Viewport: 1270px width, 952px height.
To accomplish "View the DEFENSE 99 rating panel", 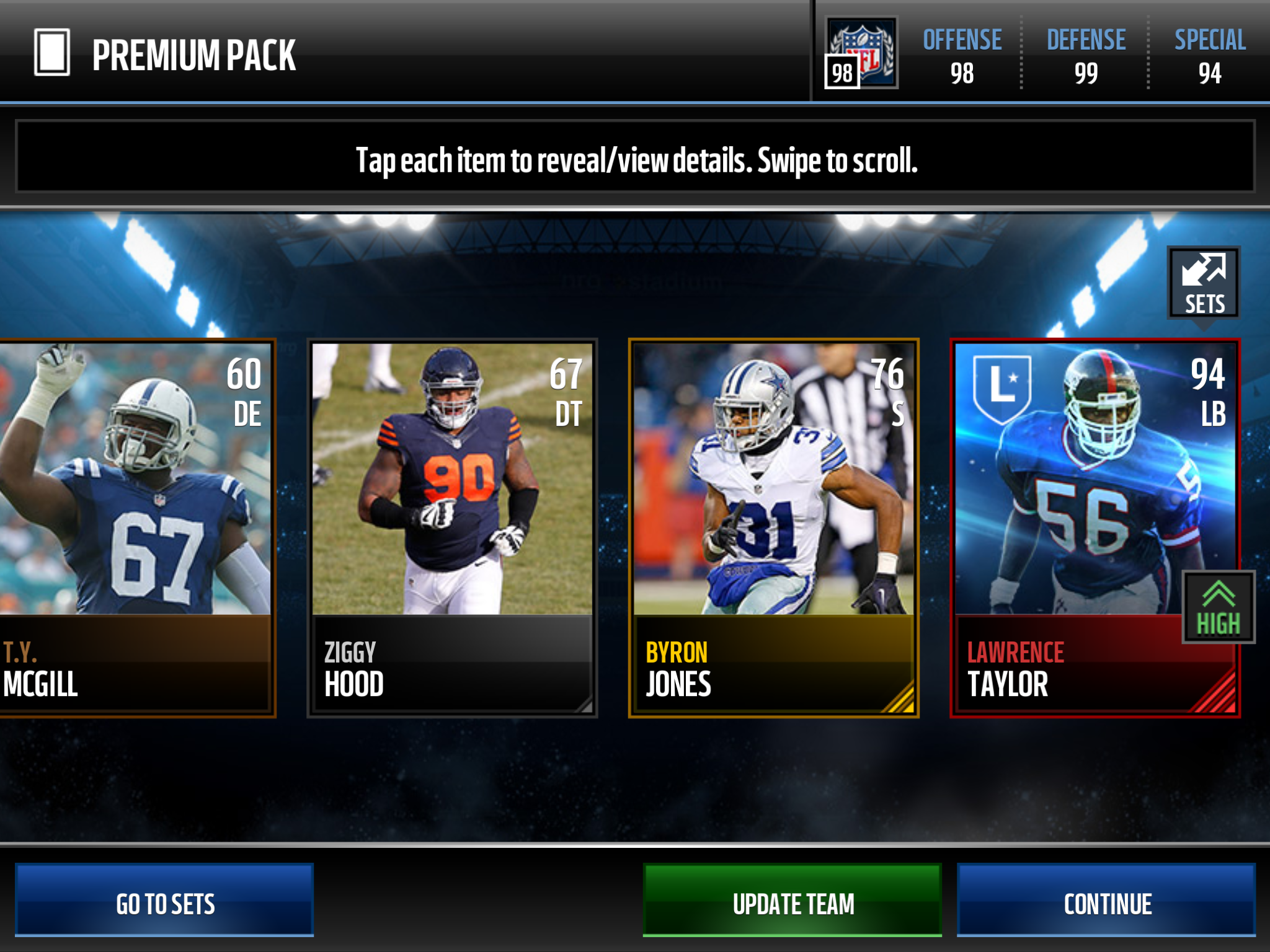I will coord(1086,56).
